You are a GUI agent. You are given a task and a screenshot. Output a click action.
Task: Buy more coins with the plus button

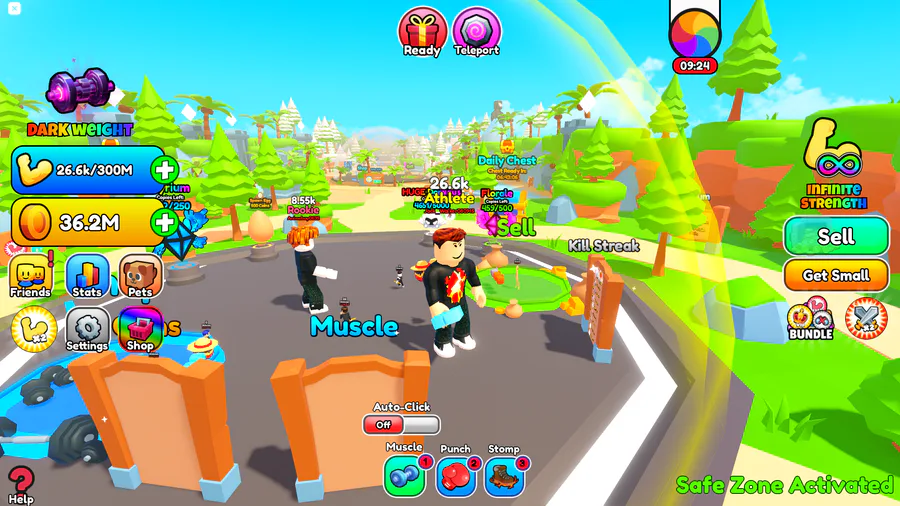click(165, 222)
